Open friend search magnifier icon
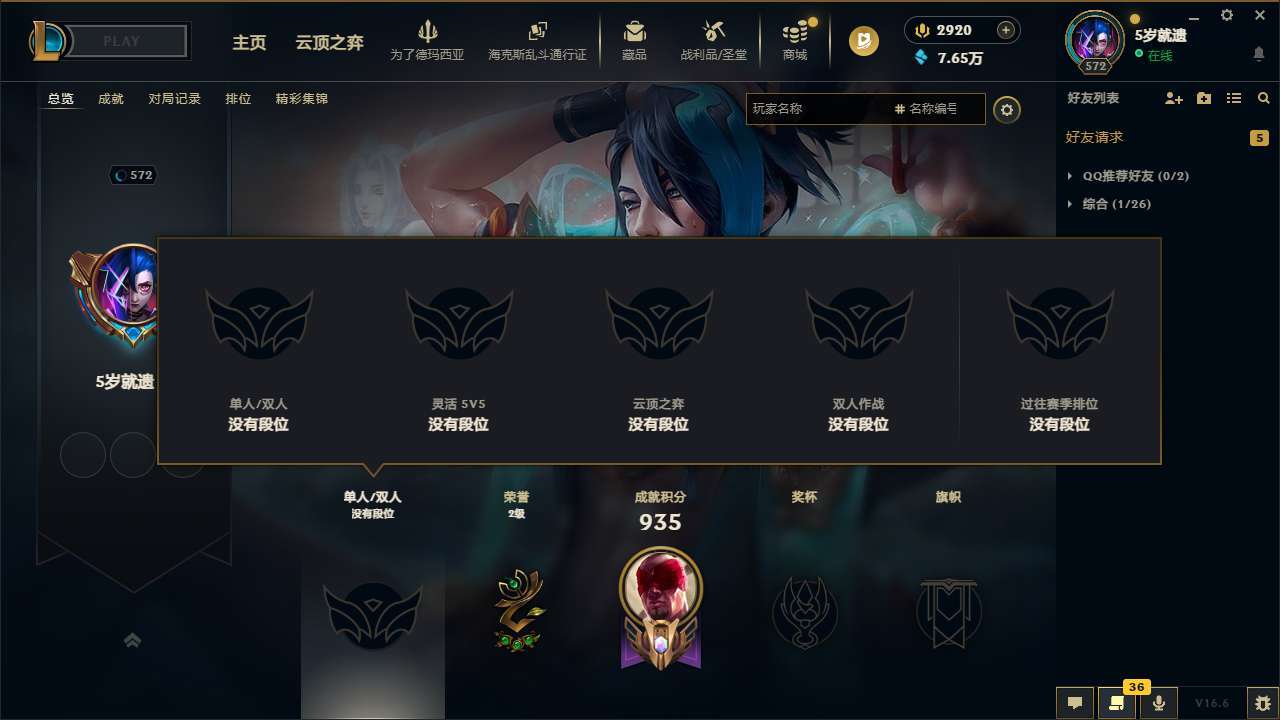 [1263, 98]
